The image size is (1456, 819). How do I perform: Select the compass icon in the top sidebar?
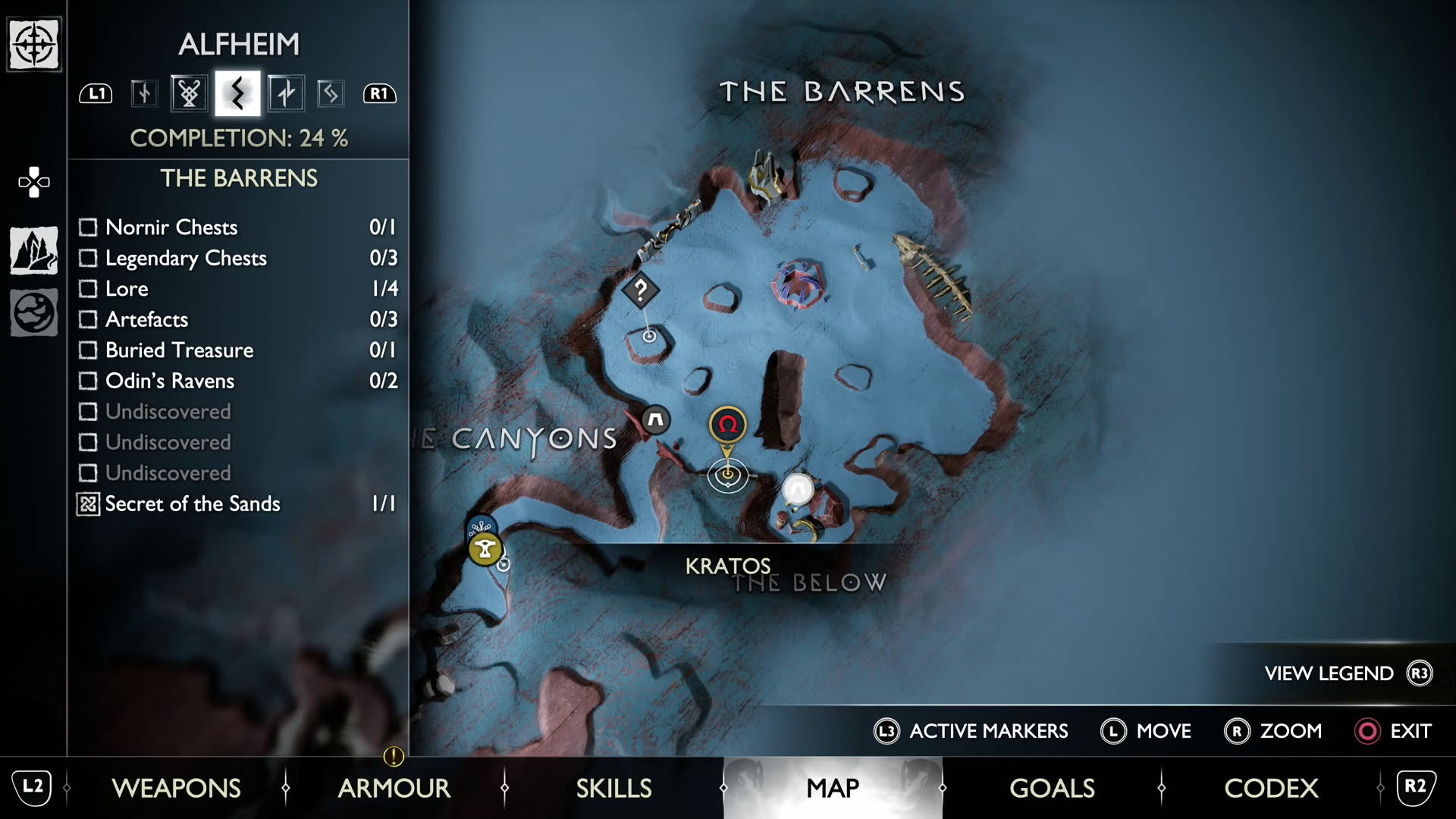(x=34, y=45)
